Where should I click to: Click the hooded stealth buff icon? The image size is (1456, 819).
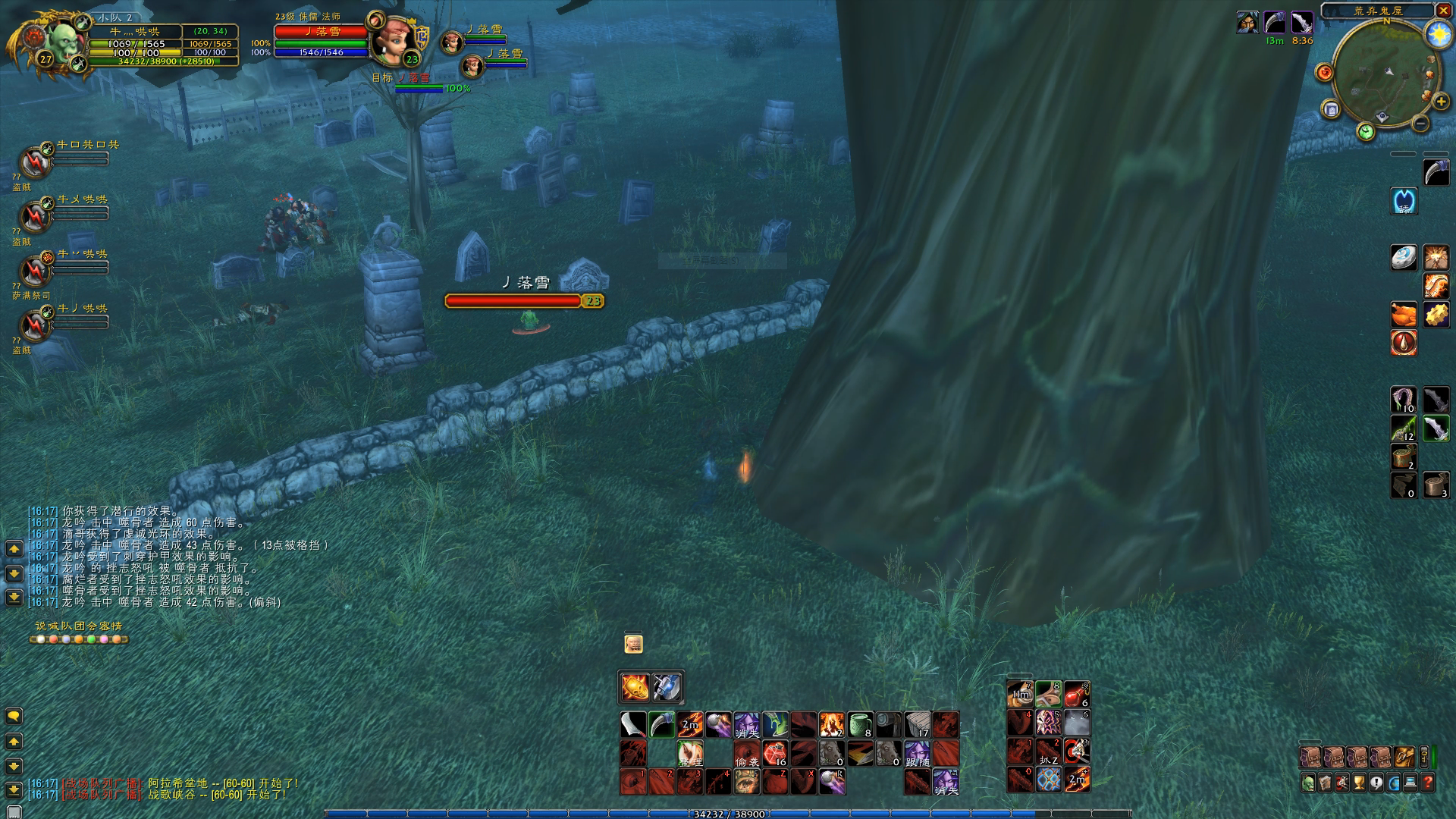click(1247, 23)
